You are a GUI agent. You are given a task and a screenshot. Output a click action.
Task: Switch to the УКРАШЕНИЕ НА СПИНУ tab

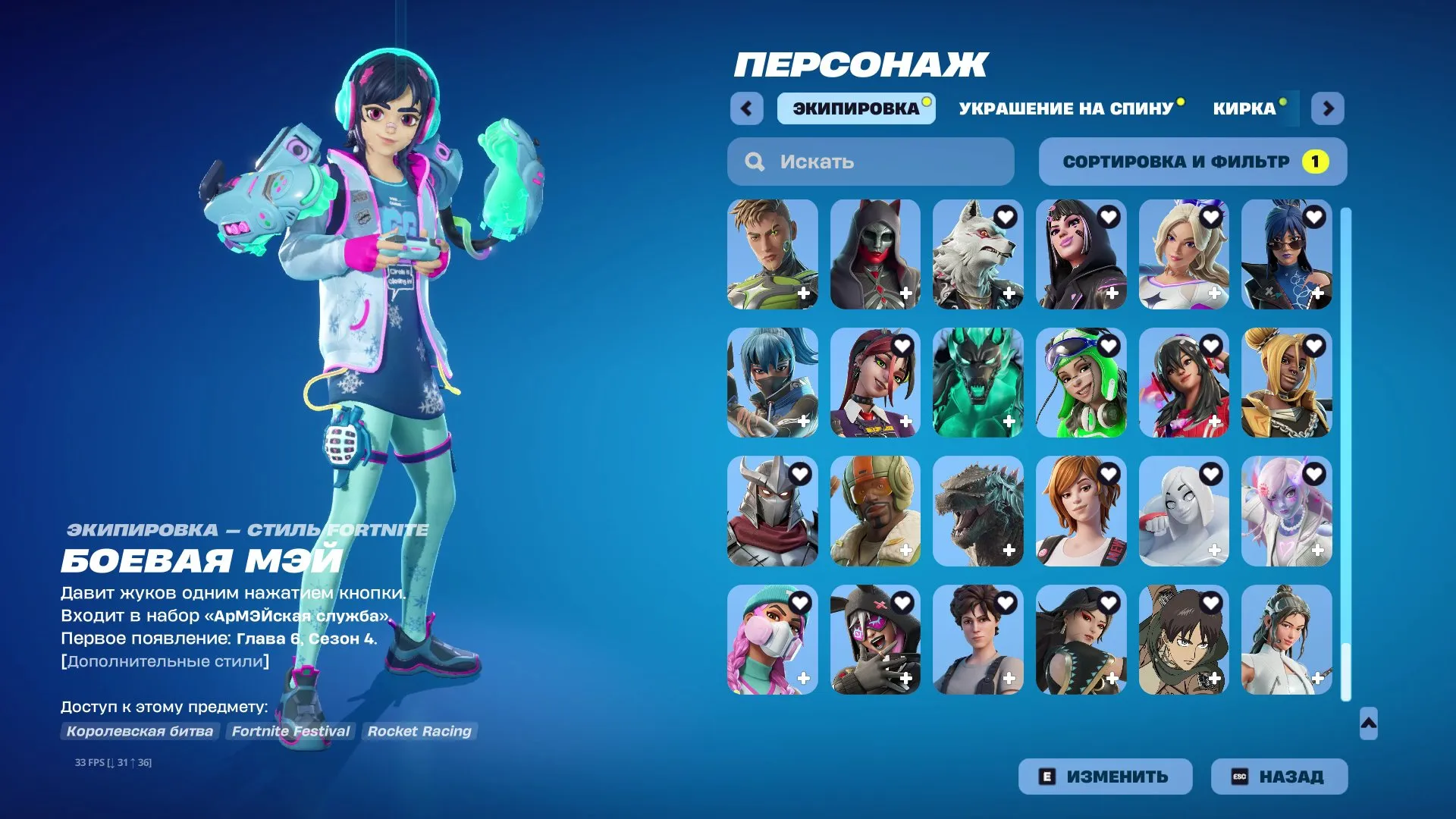click(1065, 108)
